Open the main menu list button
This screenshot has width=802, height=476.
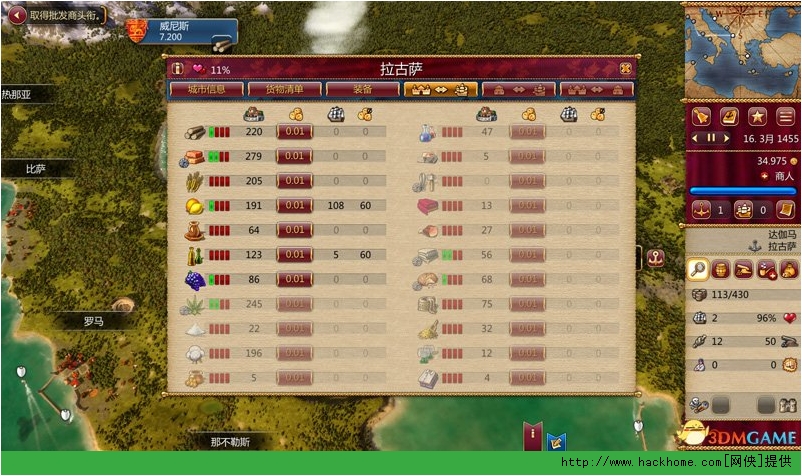tap(786, 115)
